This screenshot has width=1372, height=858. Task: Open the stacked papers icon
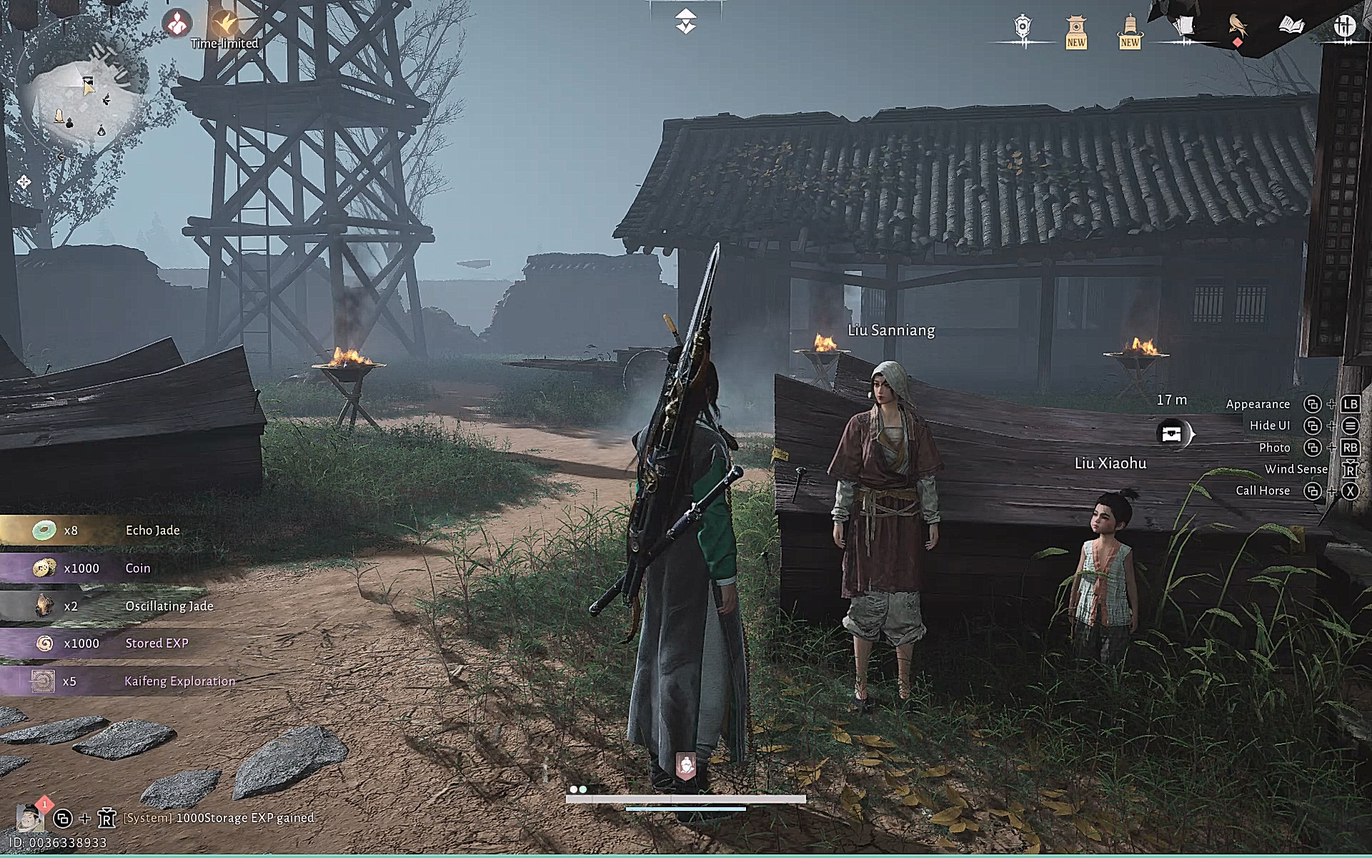(x=1184, y=26)
